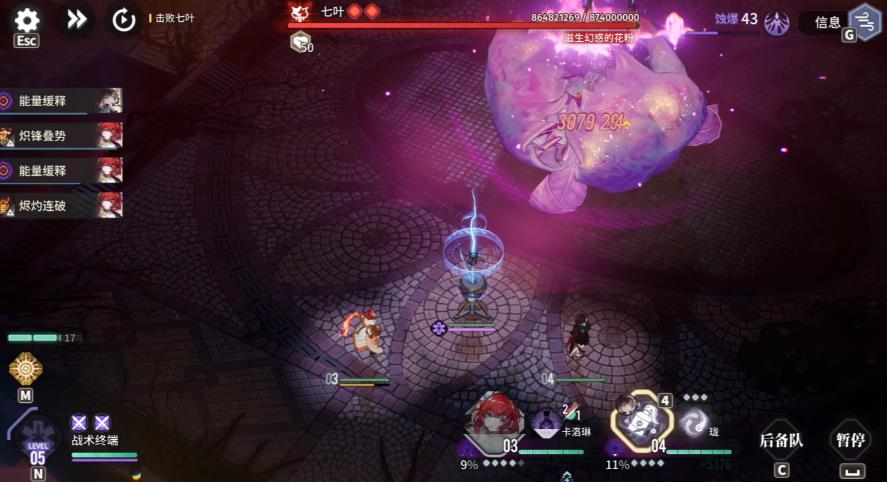
Task: Open the settings gear menu
Action: pos(27,20)
